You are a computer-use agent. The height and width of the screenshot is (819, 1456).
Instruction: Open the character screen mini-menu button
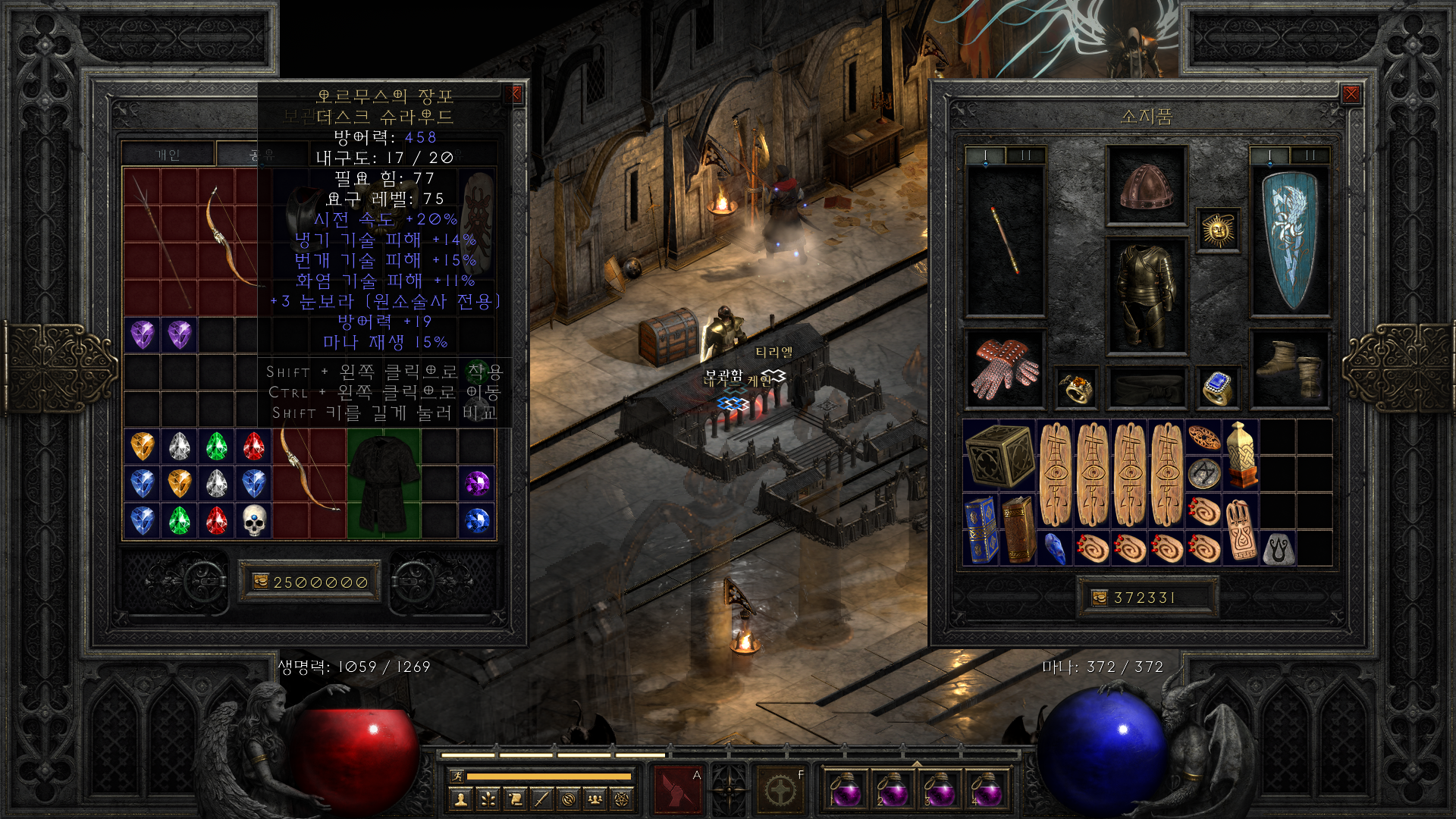point(460,799)
